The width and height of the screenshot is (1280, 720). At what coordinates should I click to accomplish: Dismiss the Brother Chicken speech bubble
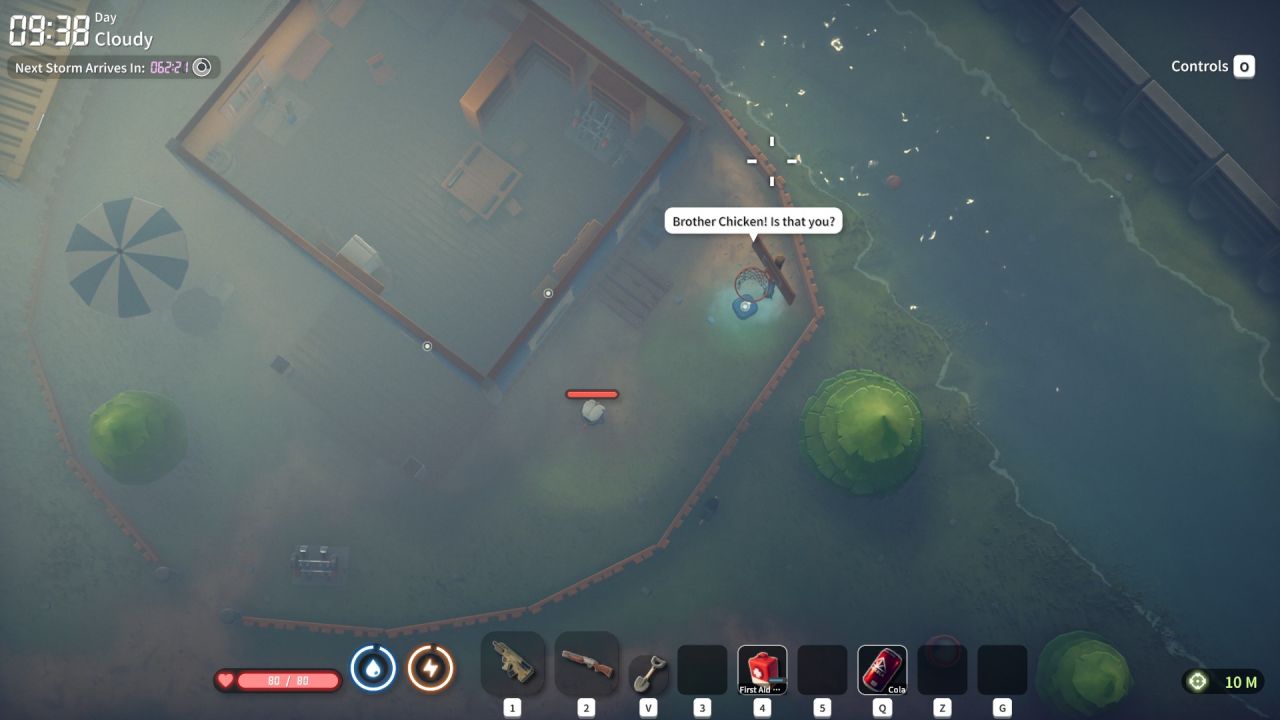[753, 220]
